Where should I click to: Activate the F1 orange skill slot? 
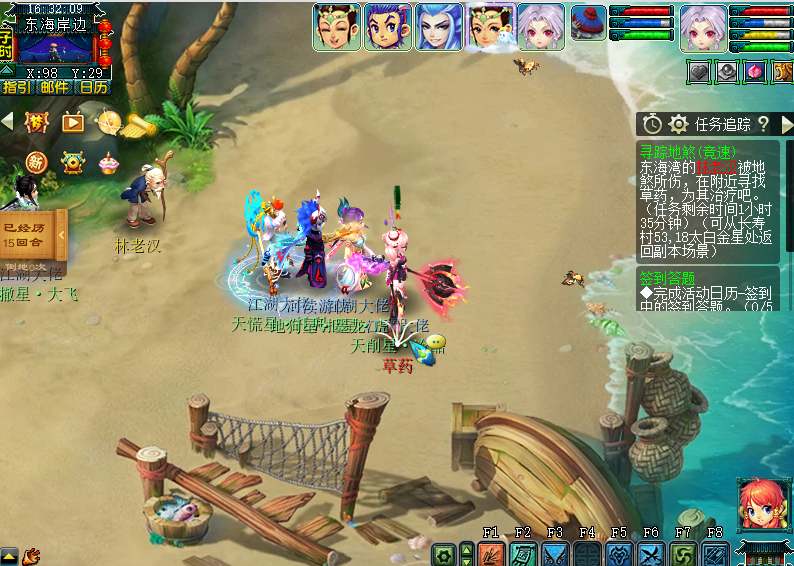pyautogui.click(x=490, y=554)
